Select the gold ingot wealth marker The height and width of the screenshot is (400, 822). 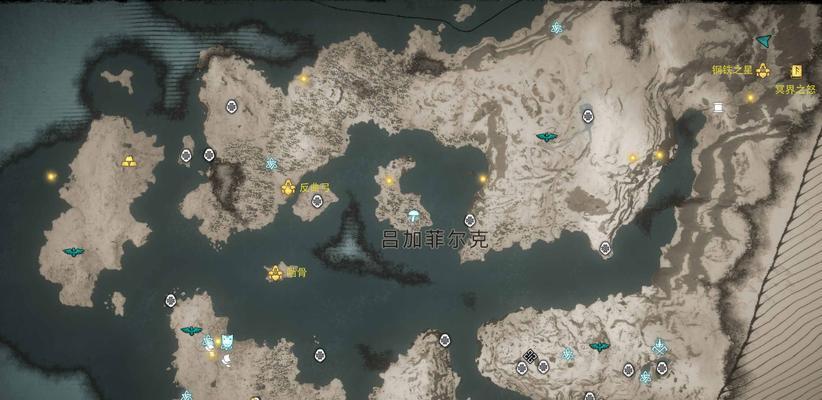[x=129, y=160]
